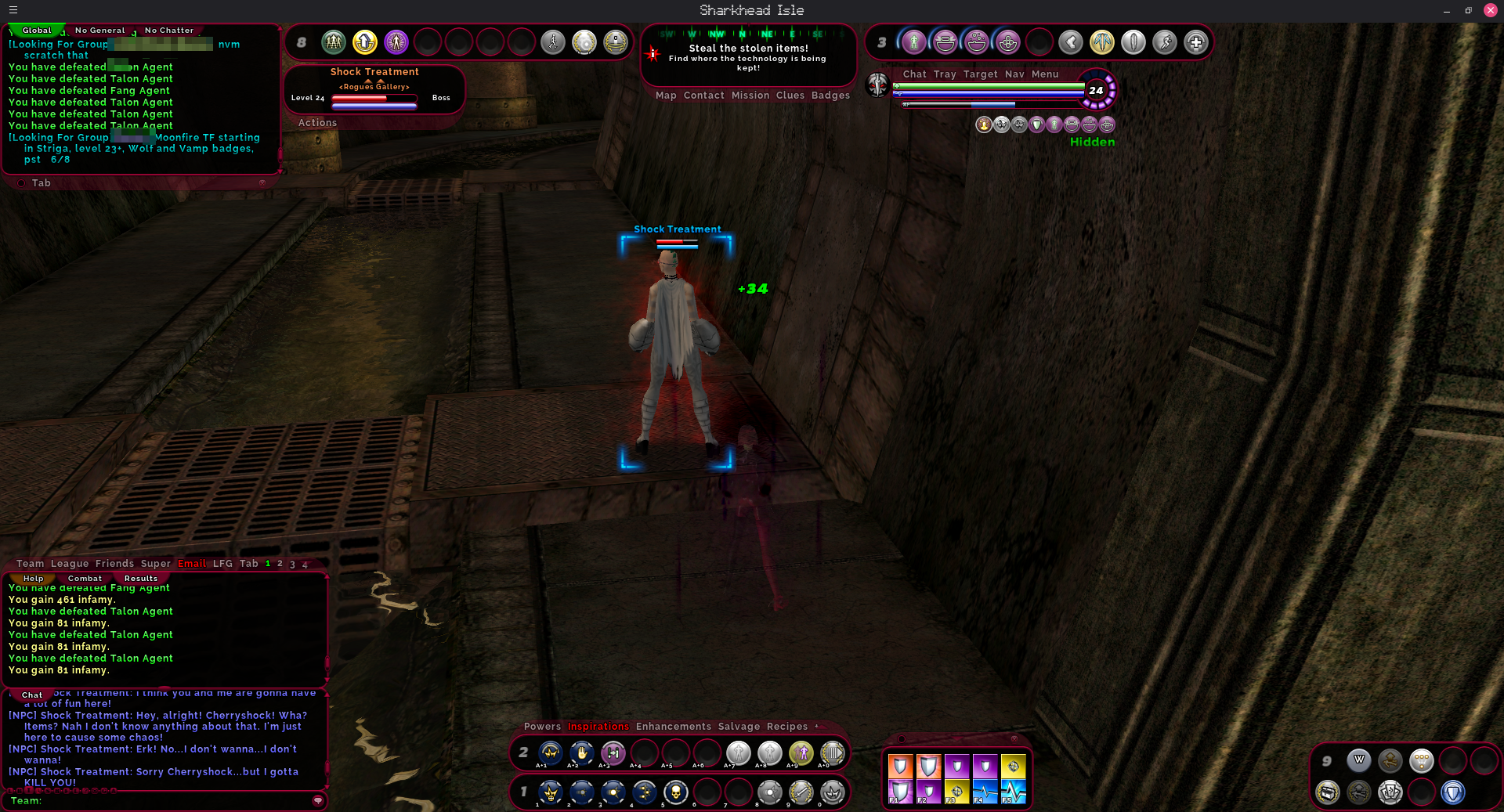The image size is (1504, 812).
Task: Expand the target Actions menu
Action: click(x=317, y=123)
